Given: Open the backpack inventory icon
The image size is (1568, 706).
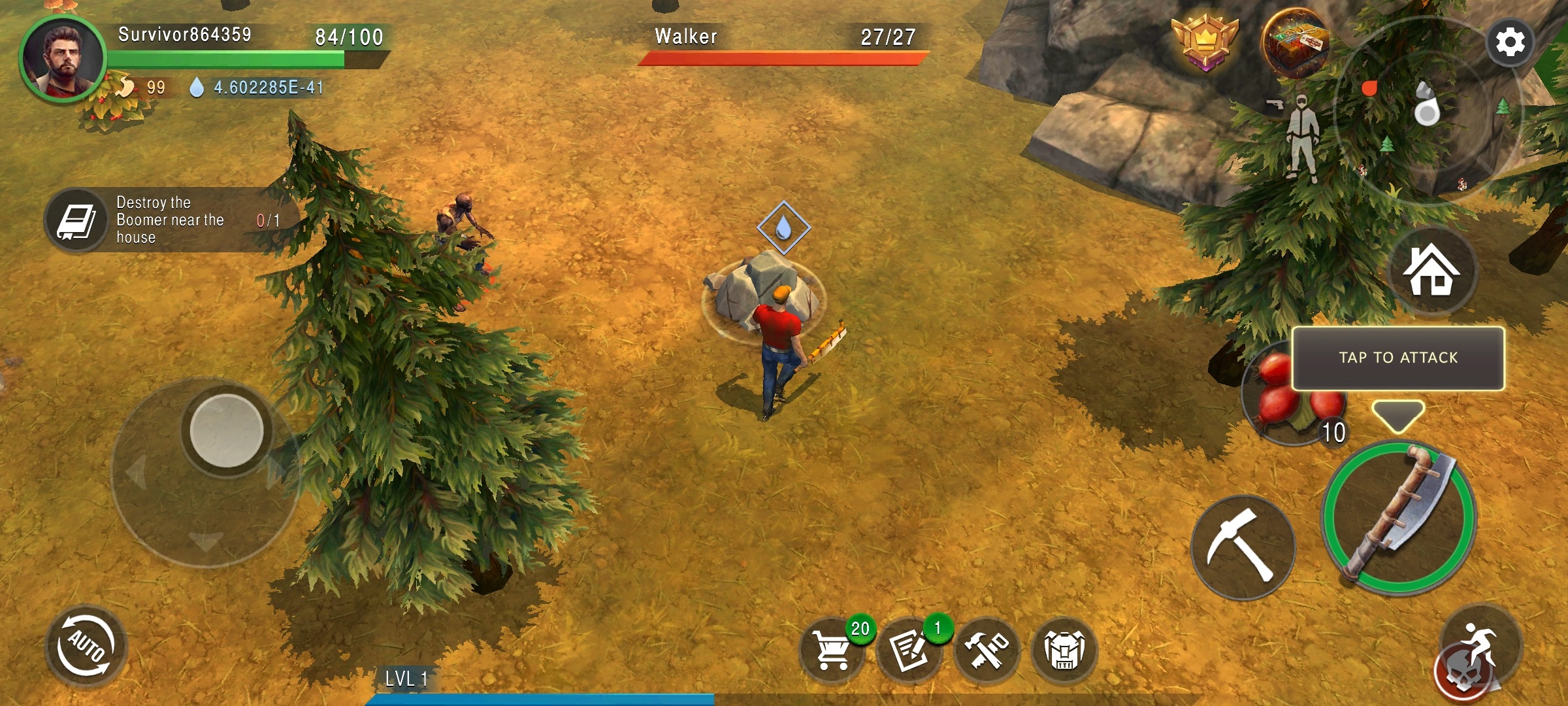Looking at the screenshot, I should tap(1064, 650).
